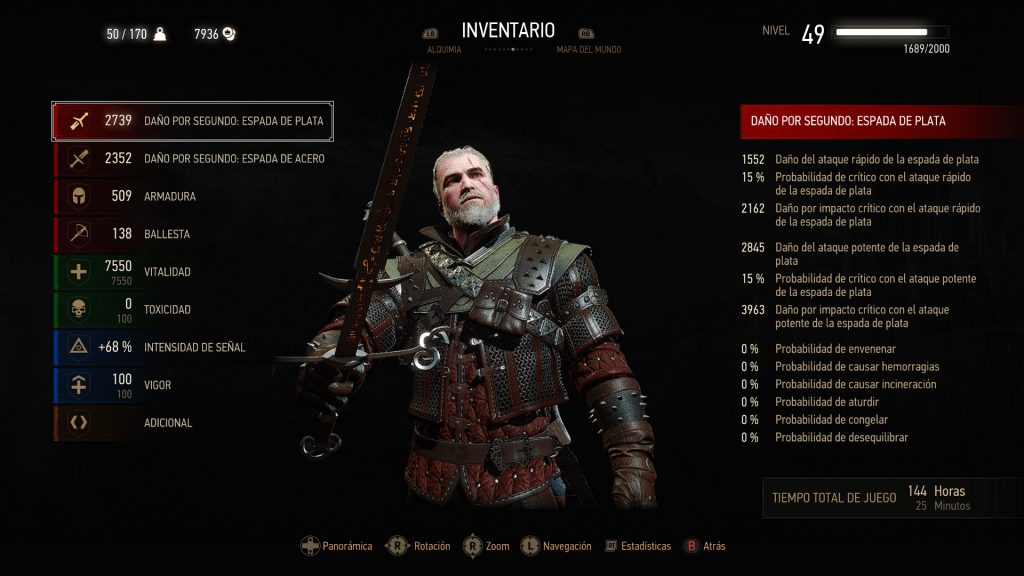View the Intensidad de Señal stat
The image size is (1024, 576).
pyautogui.click(x=192, y=347)
